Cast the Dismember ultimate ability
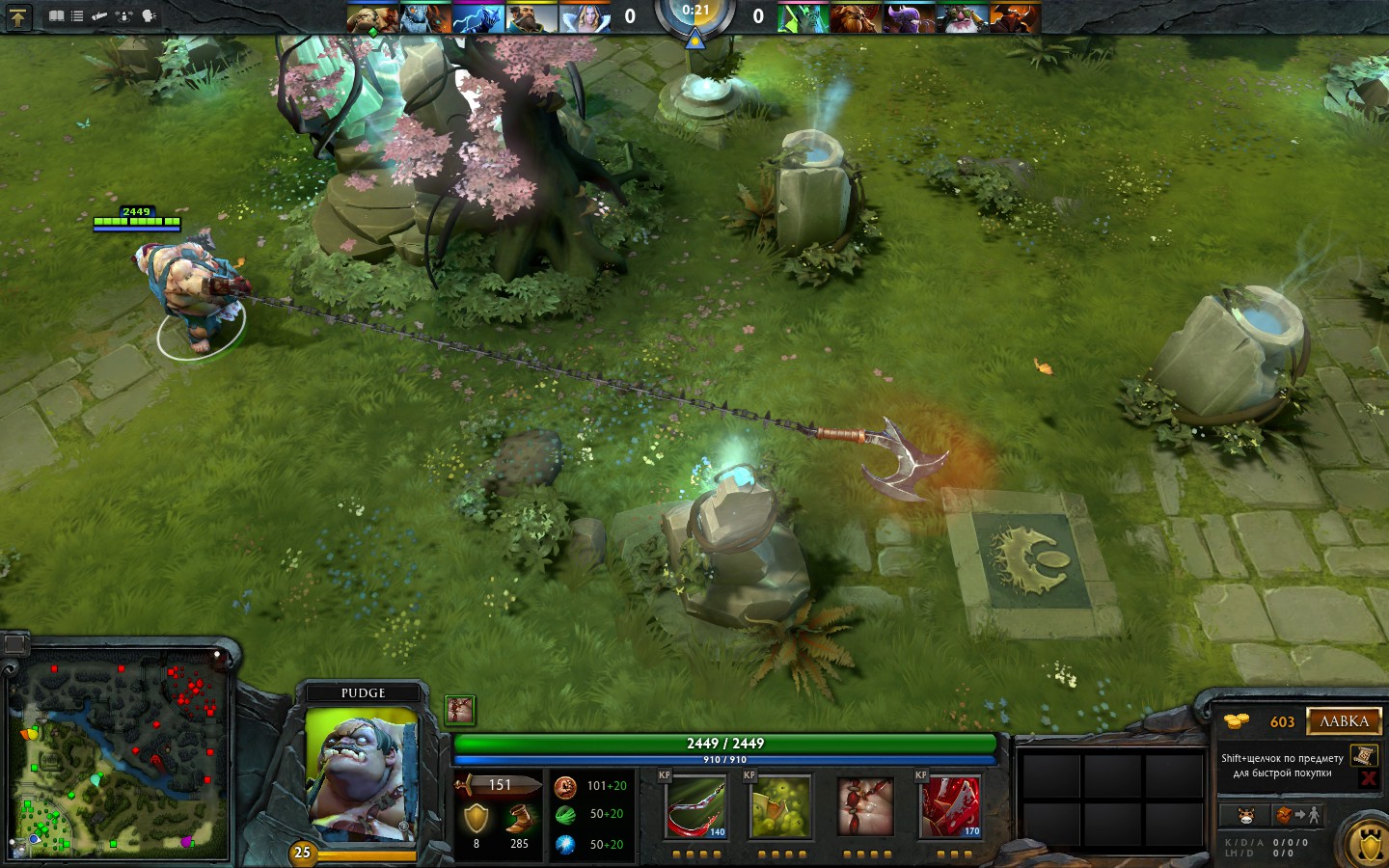 click(x=950, y=807)
